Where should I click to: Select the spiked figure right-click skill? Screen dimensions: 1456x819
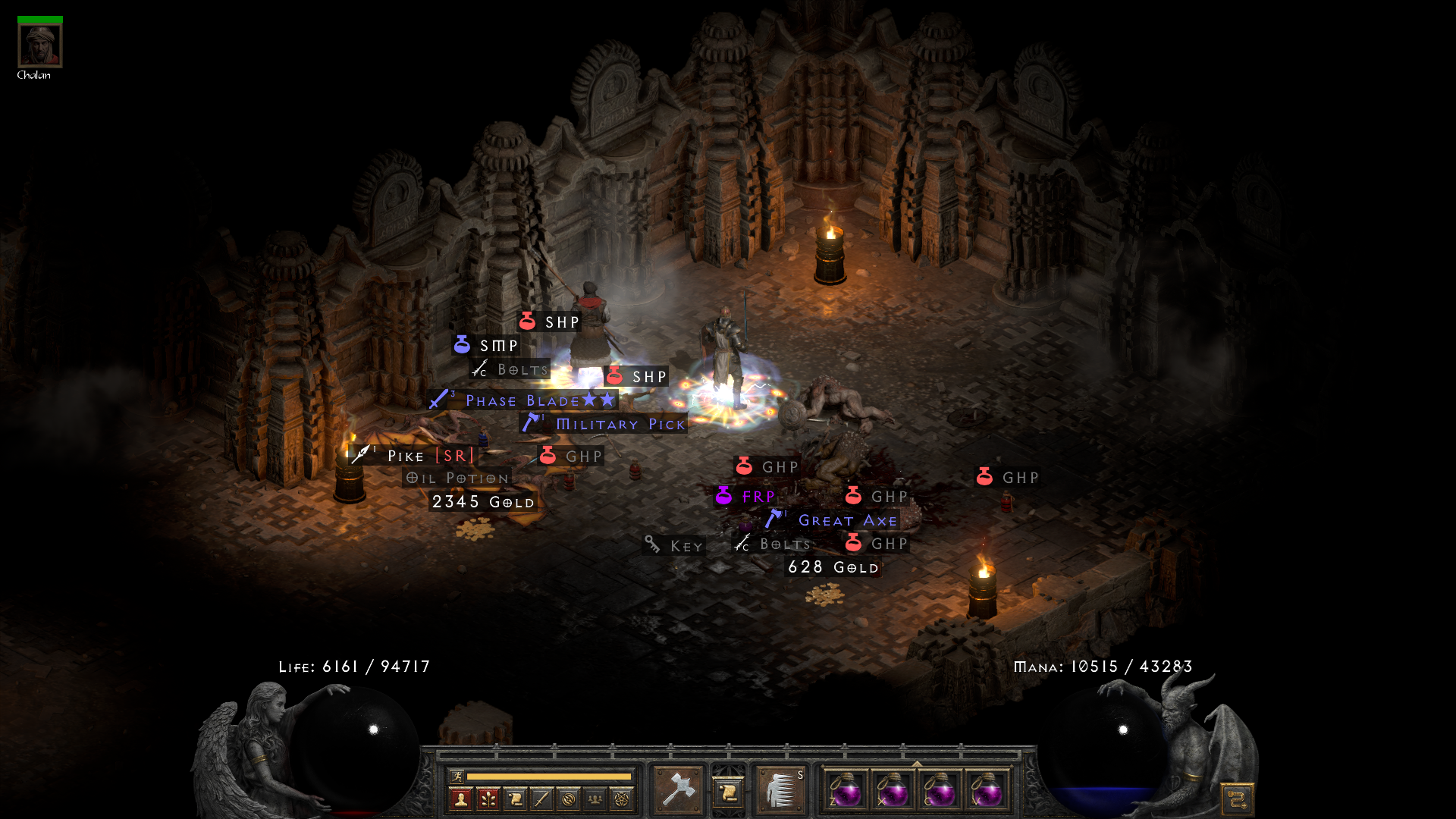click(x=780, y=790)
